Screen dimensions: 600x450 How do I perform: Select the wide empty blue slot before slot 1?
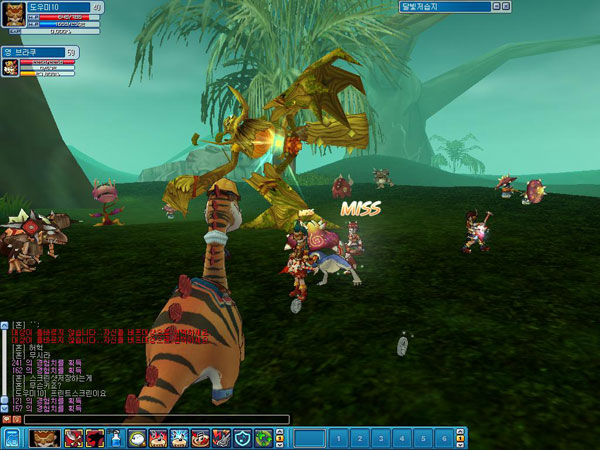click(310, 438)
